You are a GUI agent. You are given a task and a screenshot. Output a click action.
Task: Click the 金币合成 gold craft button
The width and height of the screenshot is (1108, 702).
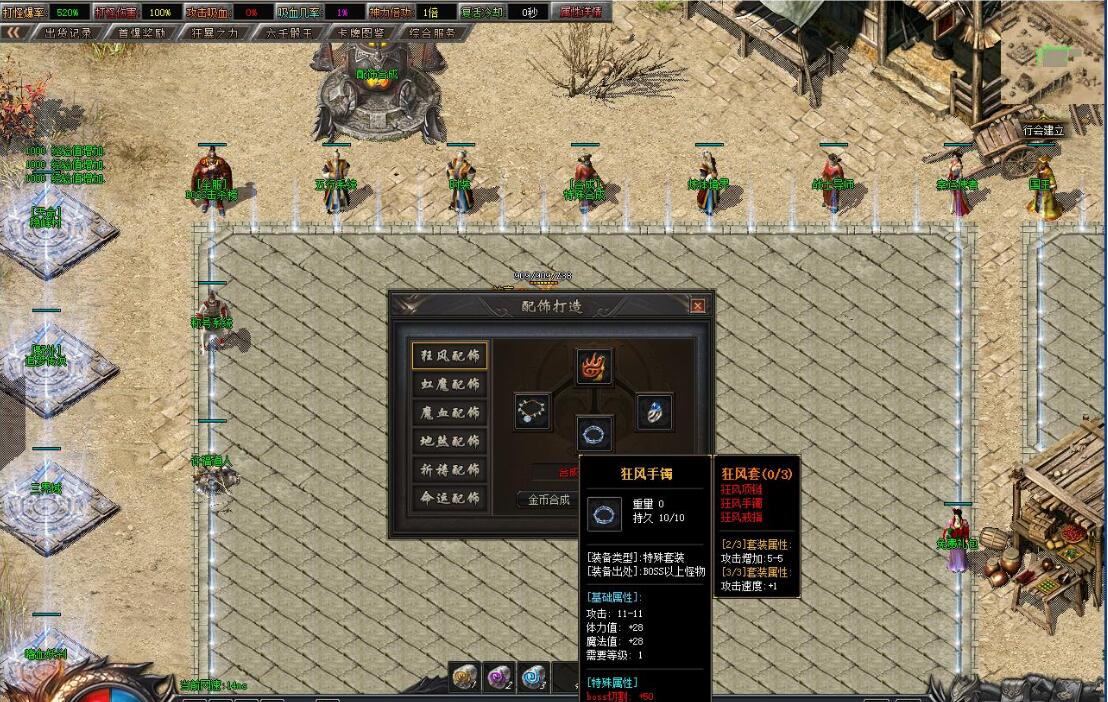548,500
